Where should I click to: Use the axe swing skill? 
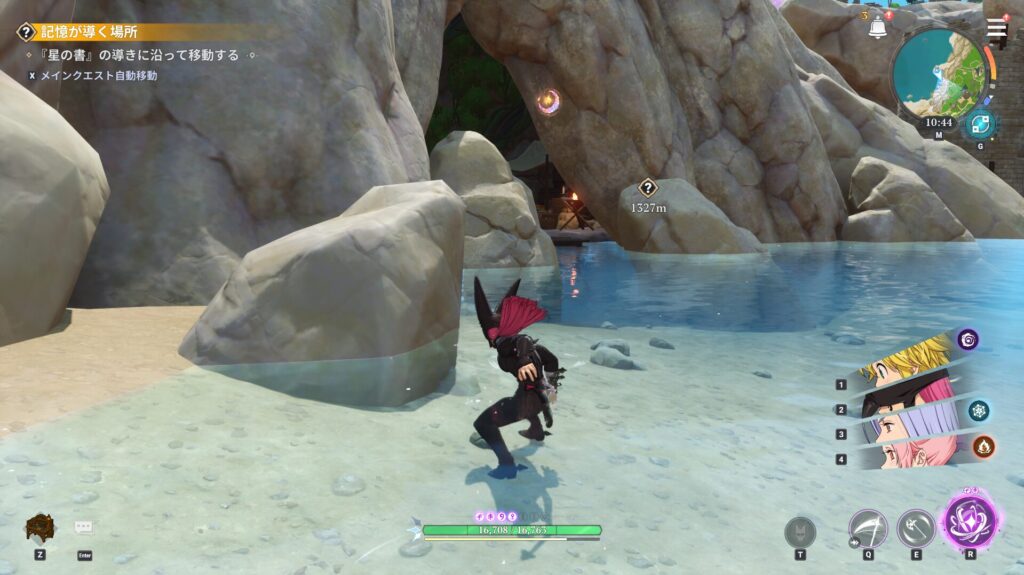pos(915,528)
